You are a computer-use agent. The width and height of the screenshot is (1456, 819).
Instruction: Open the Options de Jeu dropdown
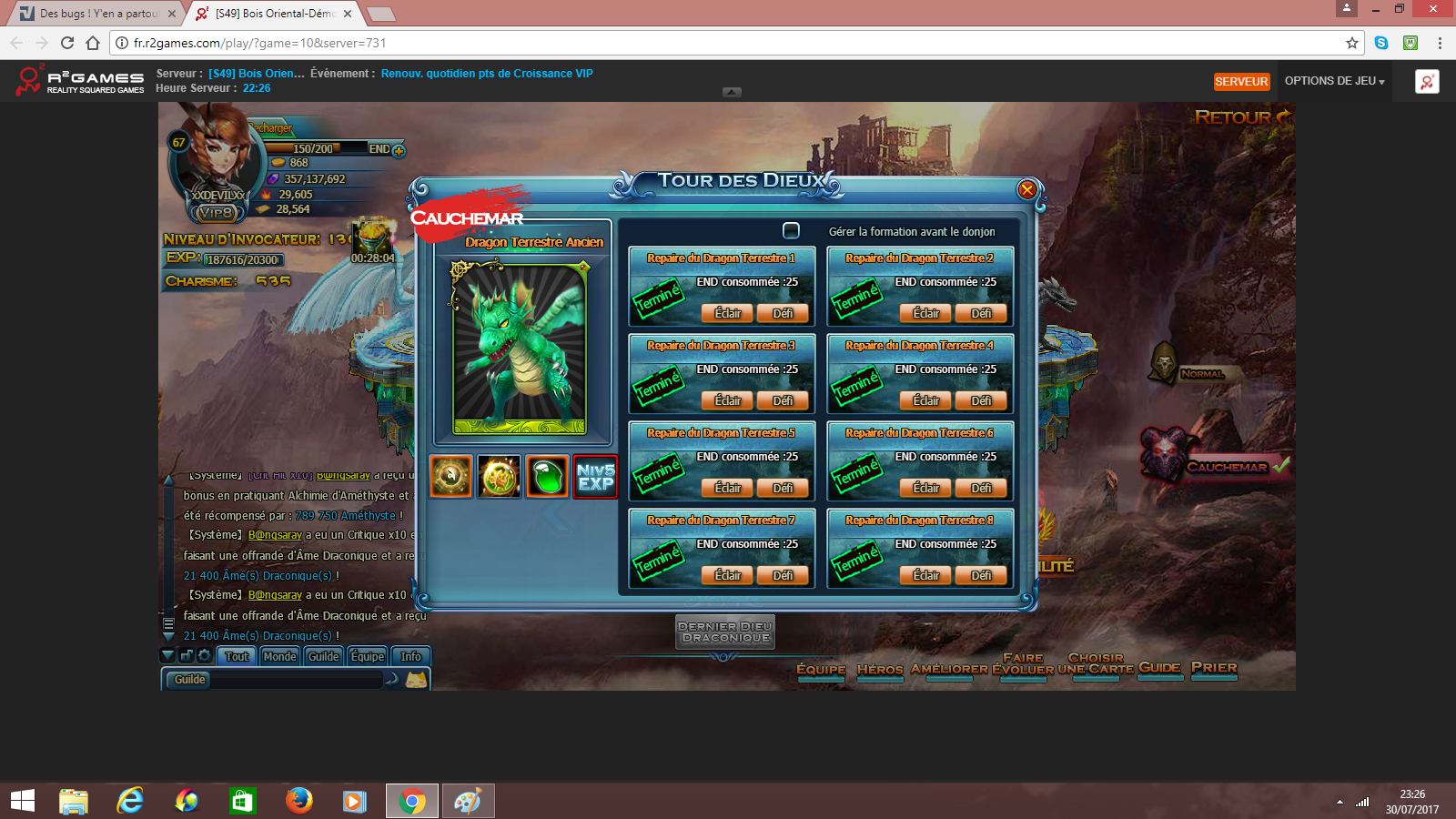1334,81
